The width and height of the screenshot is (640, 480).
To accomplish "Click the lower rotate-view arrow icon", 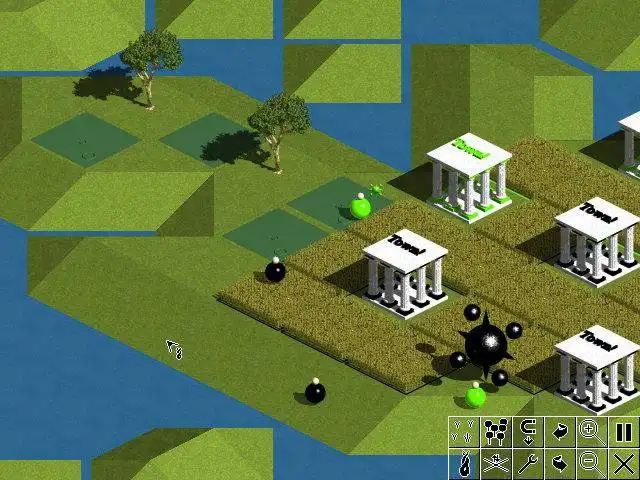I will pyautogui.click(x=559, y=463).
